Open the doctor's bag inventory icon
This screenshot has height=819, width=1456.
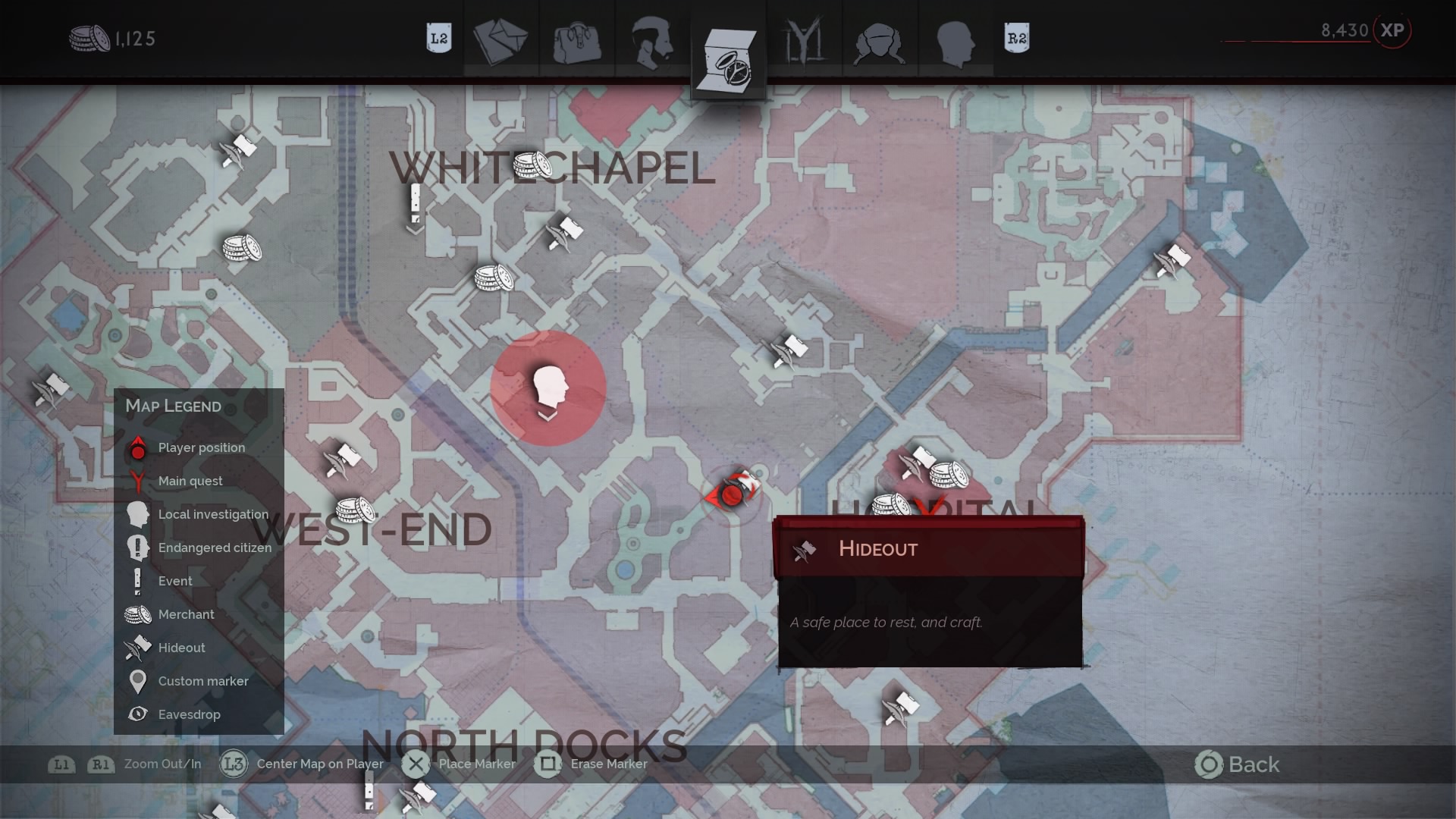point(578,42)
